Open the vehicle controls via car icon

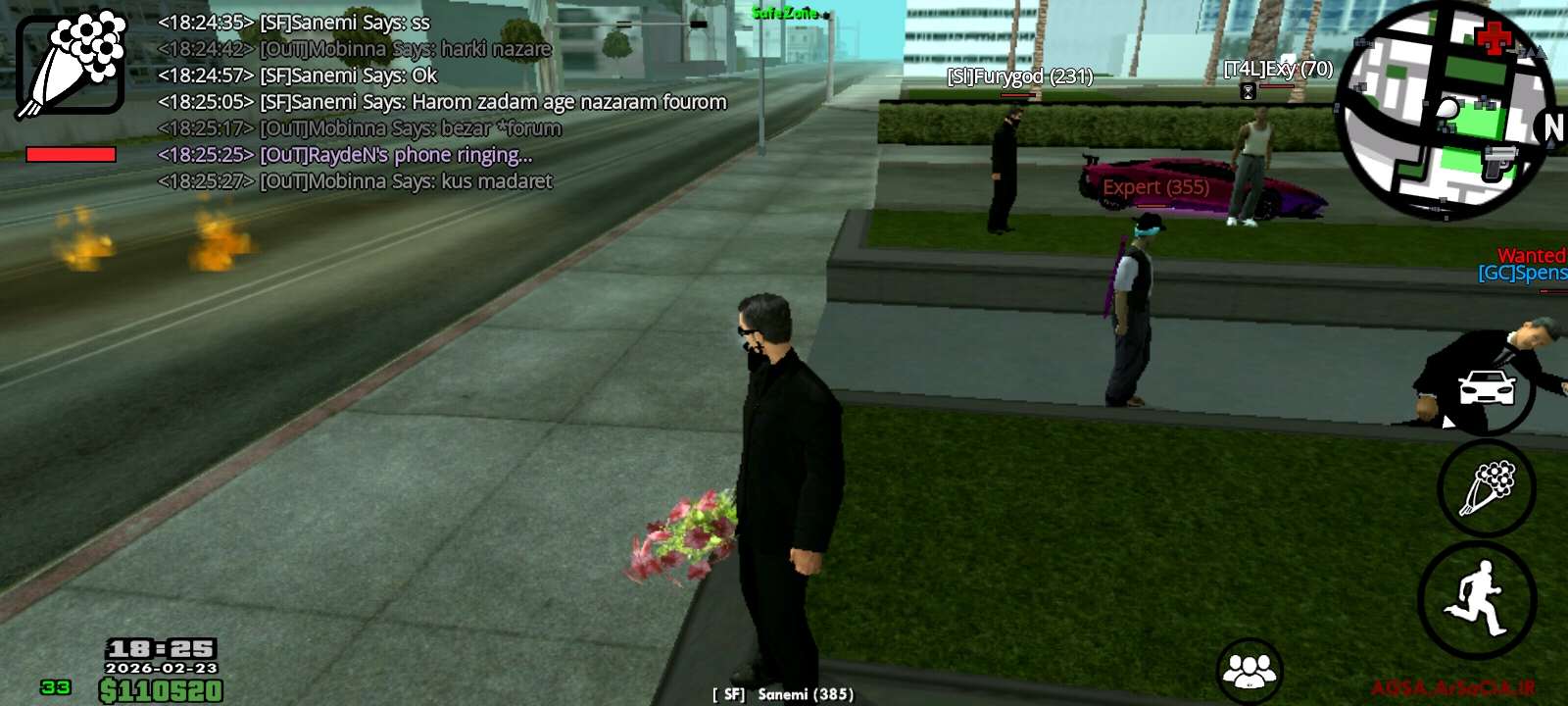tap(1484, 389)
